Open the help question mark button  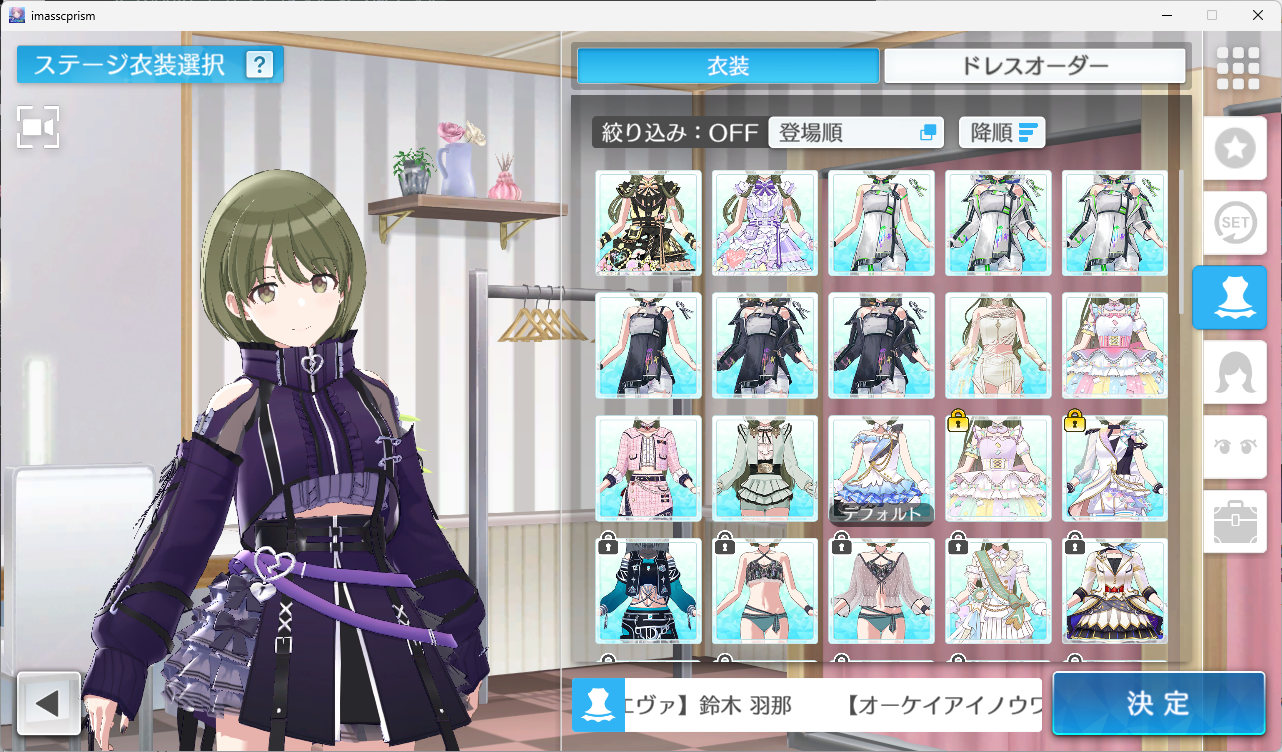260,65
